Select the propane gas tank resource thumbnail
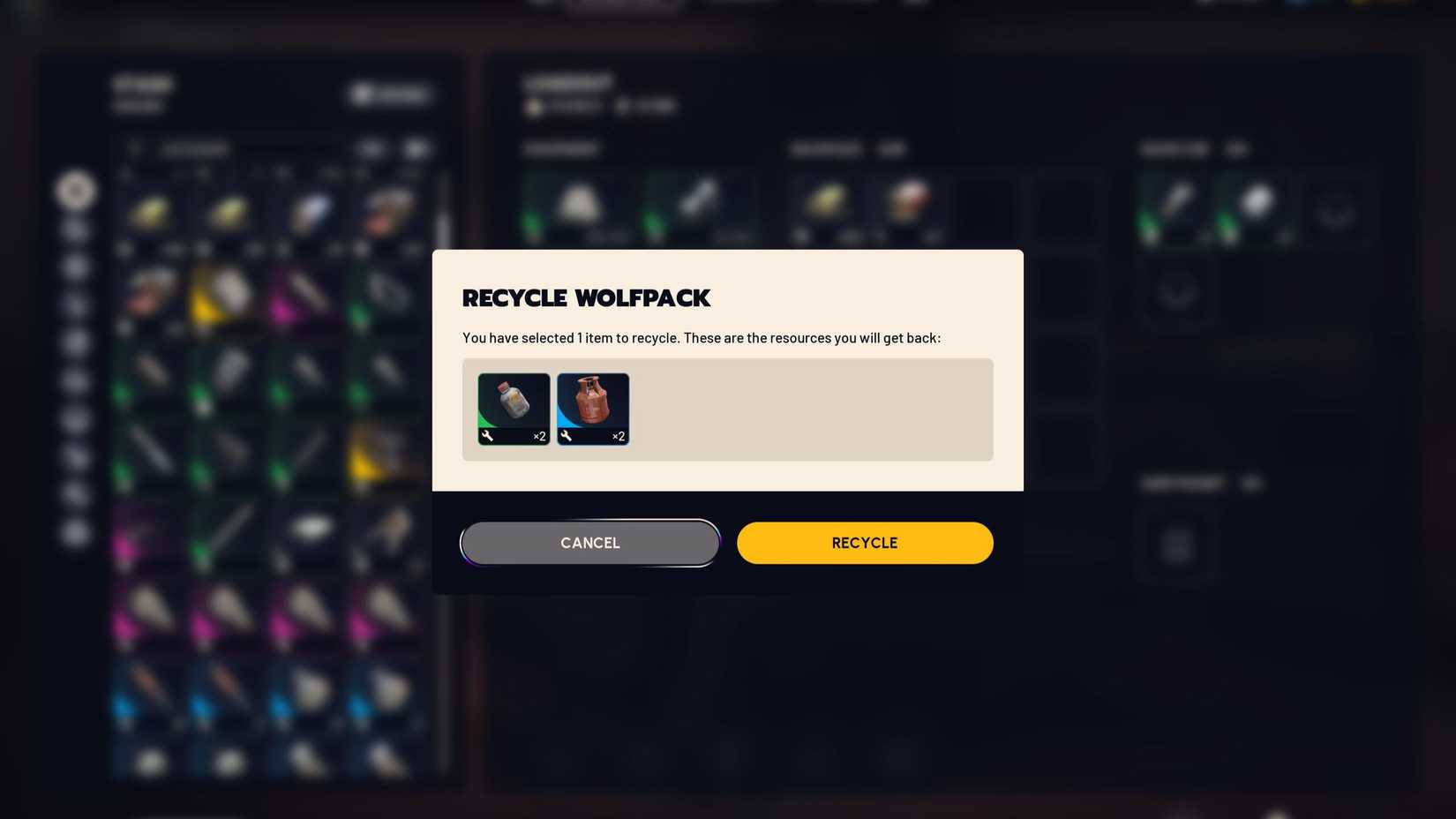Viewport: 1456px width, 819px height. [592, 404]
